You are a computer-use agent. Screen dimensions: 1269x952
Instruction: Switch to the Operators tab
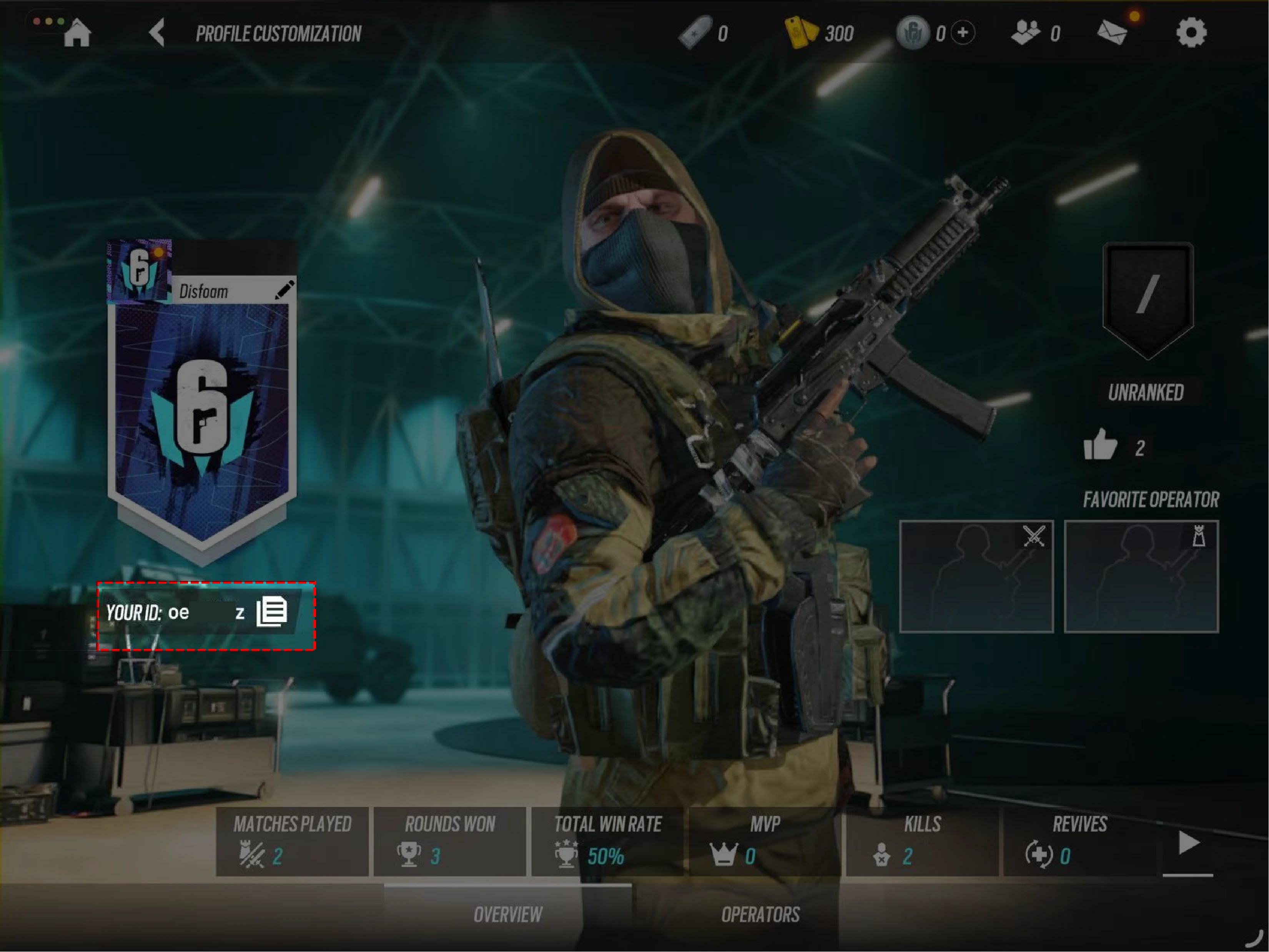coord(760,915)
